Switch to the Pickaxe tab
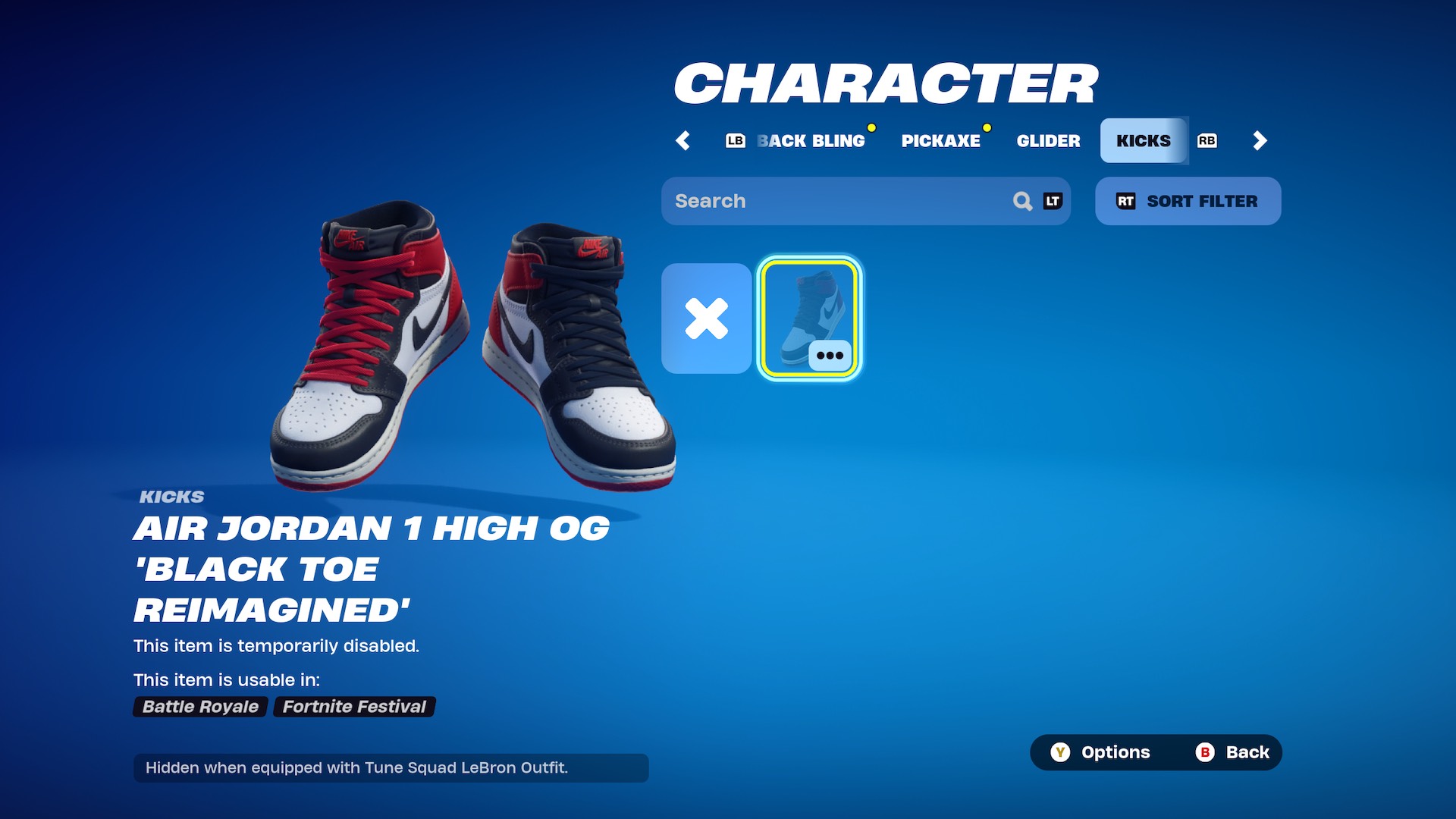The width and height of the screenshot is (1456, 819). (941, 140)
